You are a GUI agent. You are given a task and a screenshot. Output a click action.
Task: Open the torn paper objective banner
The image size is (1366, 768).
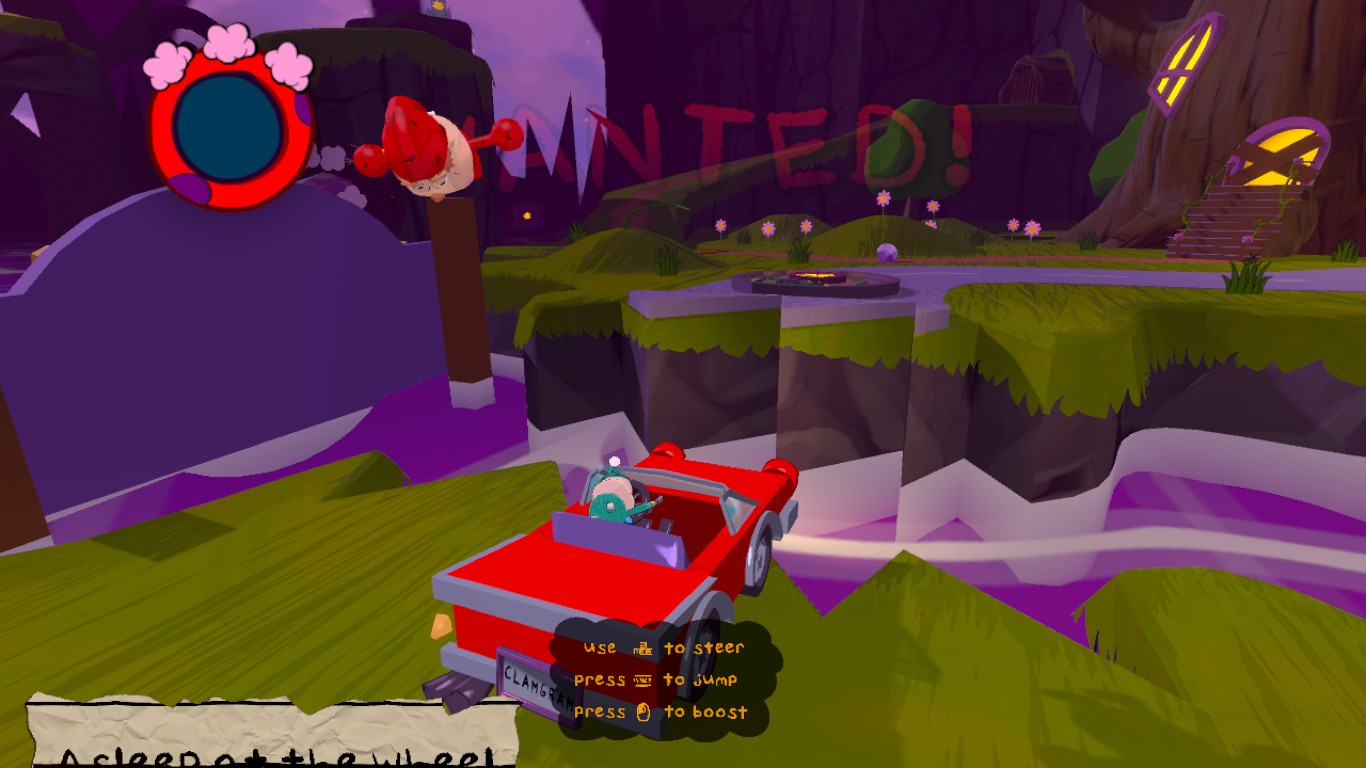click(x=272, y=734)
